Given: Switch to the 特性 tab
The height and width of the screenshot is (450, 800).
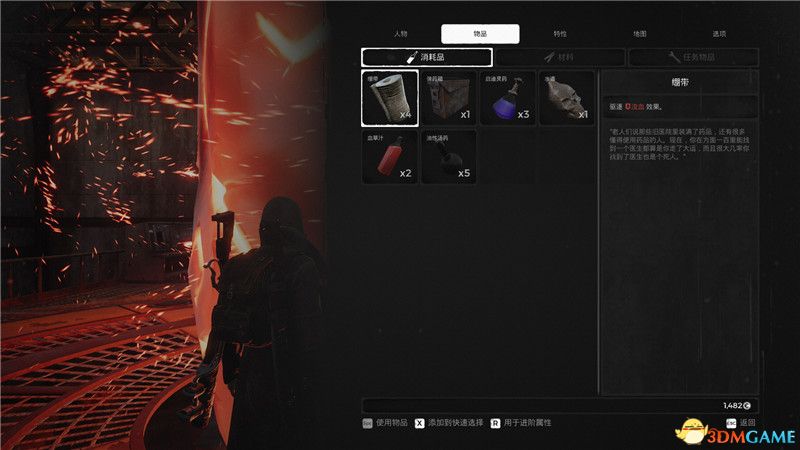Looking at the screenshot, I should pyautogui.click(x=559, y=33).
